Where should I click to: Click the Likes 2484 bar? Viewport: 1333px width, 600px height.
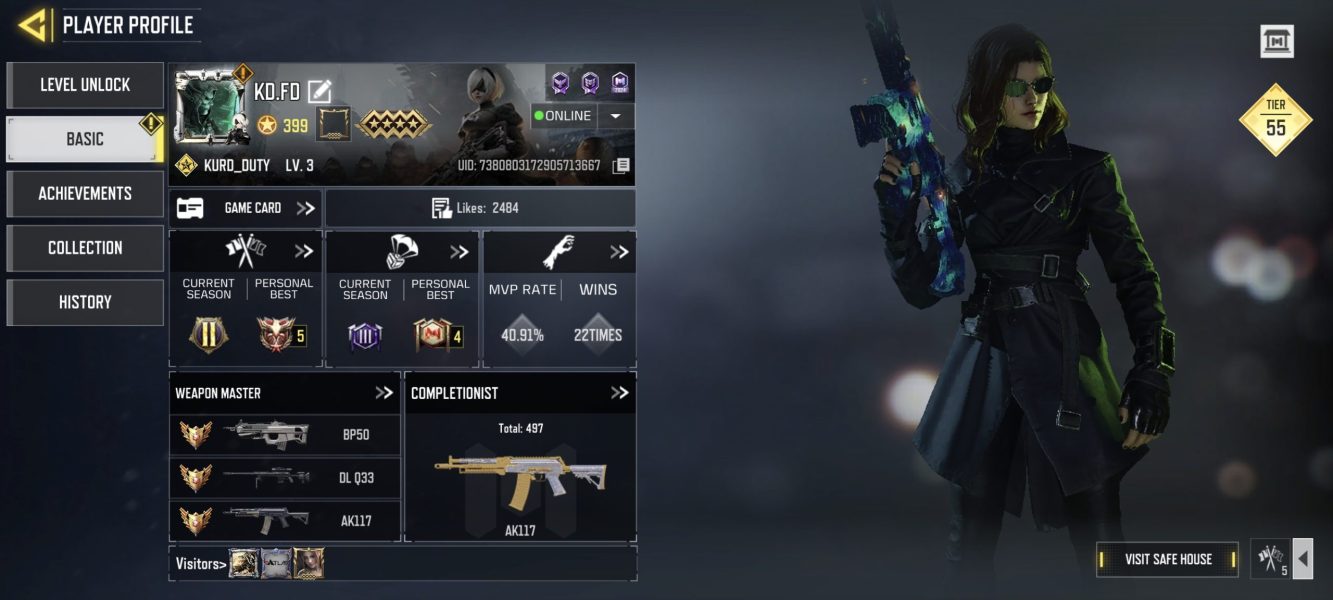(x=480, y=208)
